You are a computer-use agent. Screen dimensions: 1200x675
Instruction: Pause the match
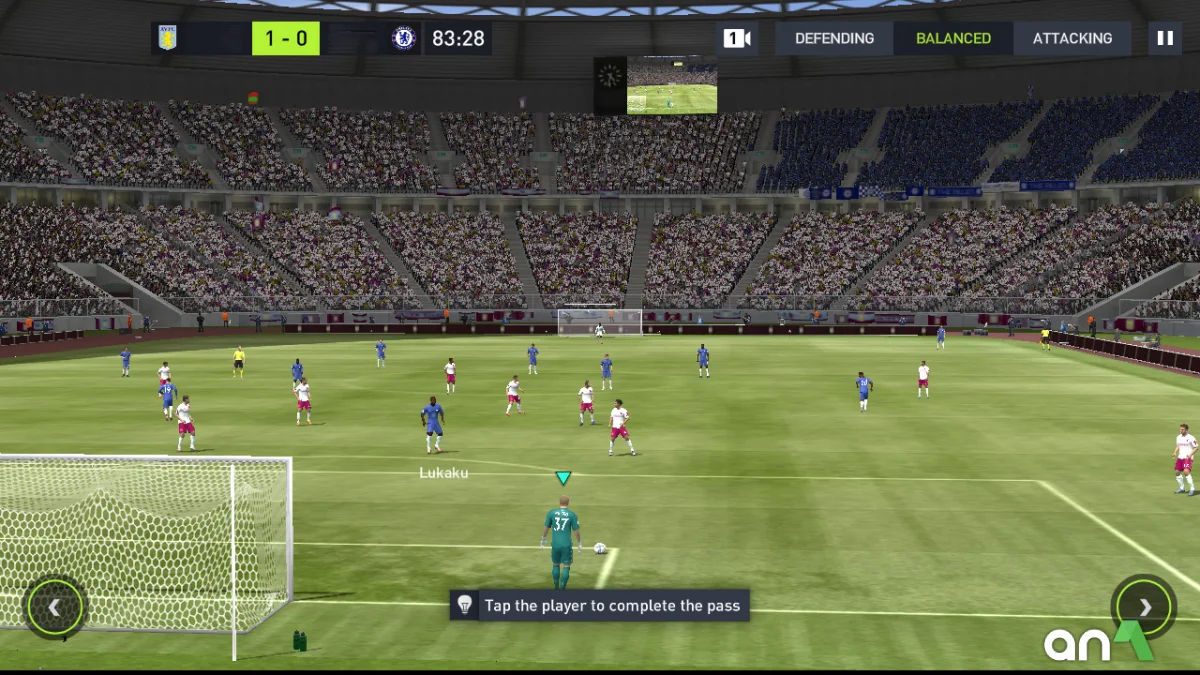[1164, 39]
